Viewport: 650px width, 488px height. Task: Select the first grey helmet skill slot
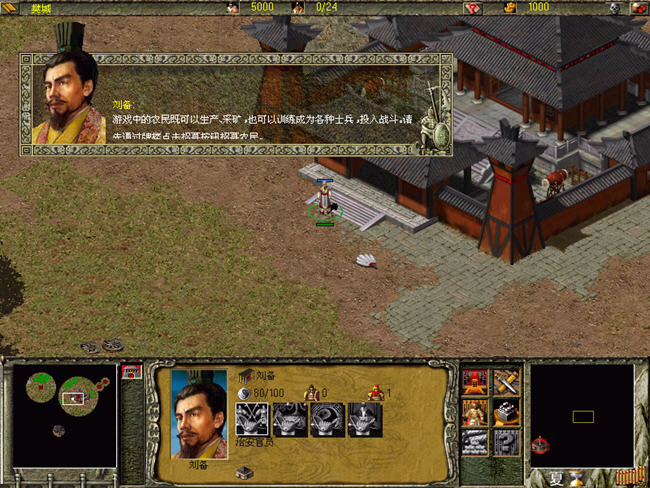pos(251,420)
